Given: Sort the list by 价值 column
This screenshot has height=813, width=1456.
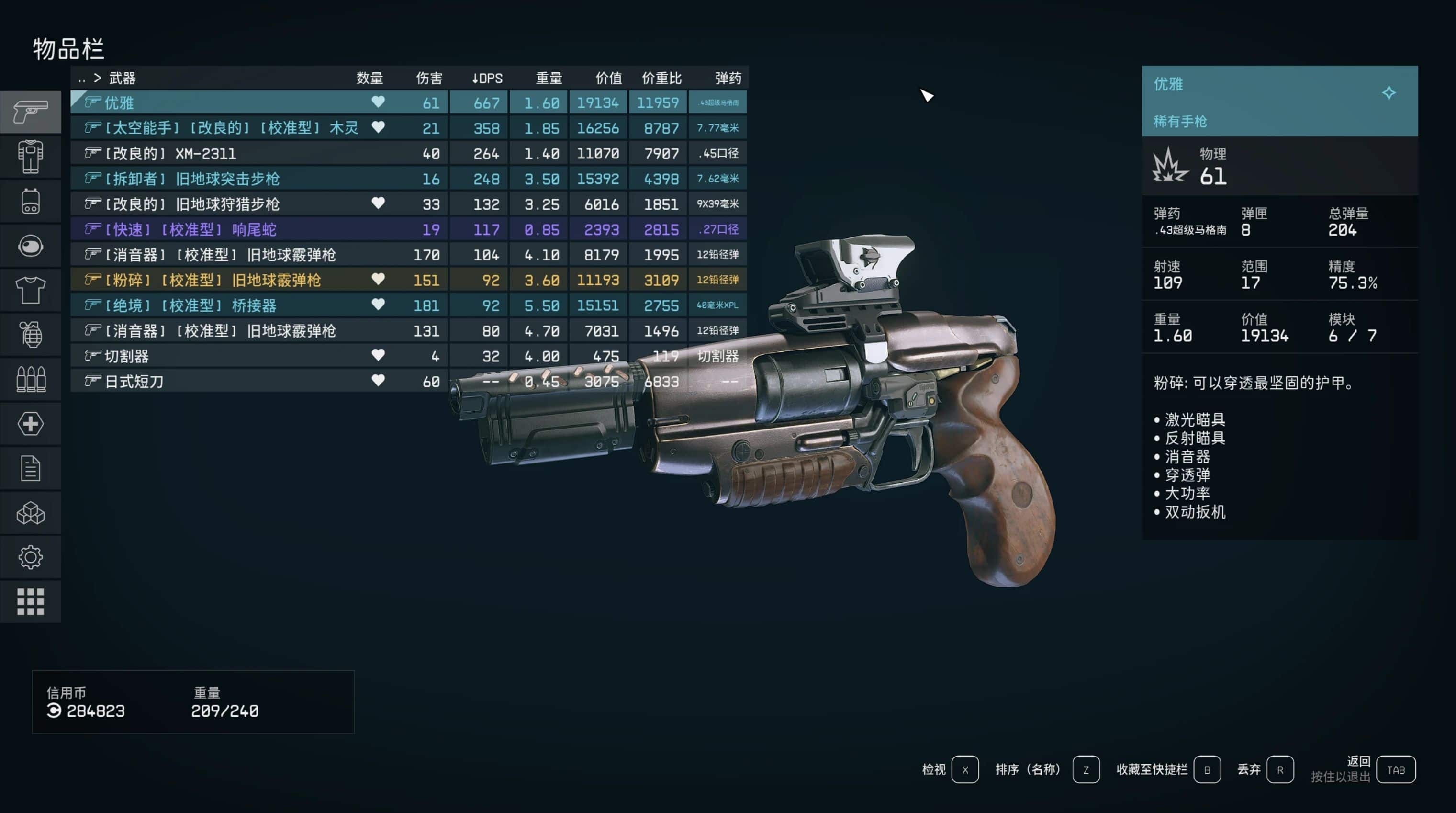Looking at the screenshot, I should click(x=608, y=78).
